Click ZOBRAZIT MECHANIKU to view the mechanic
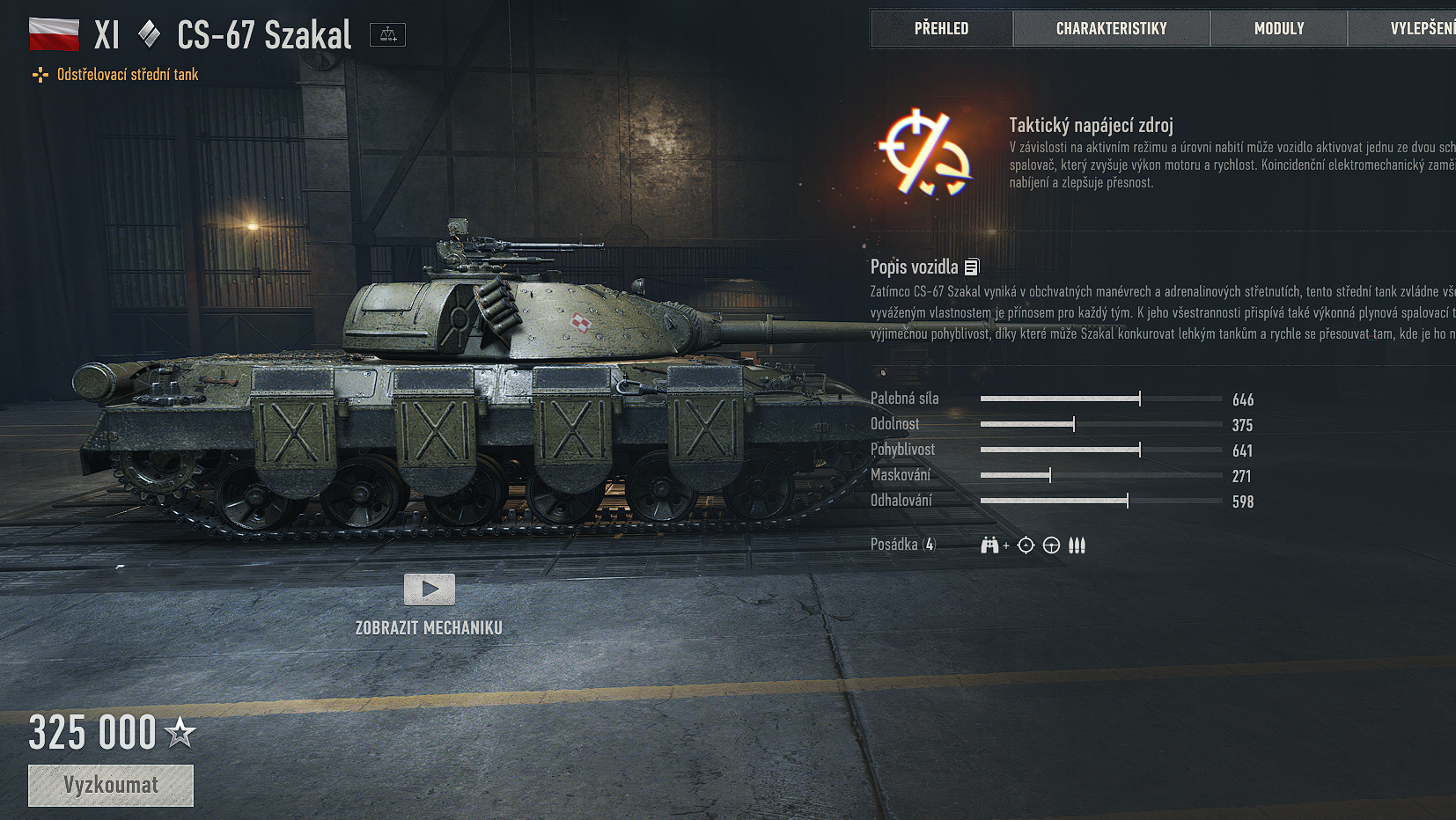 tap(428, 627)
